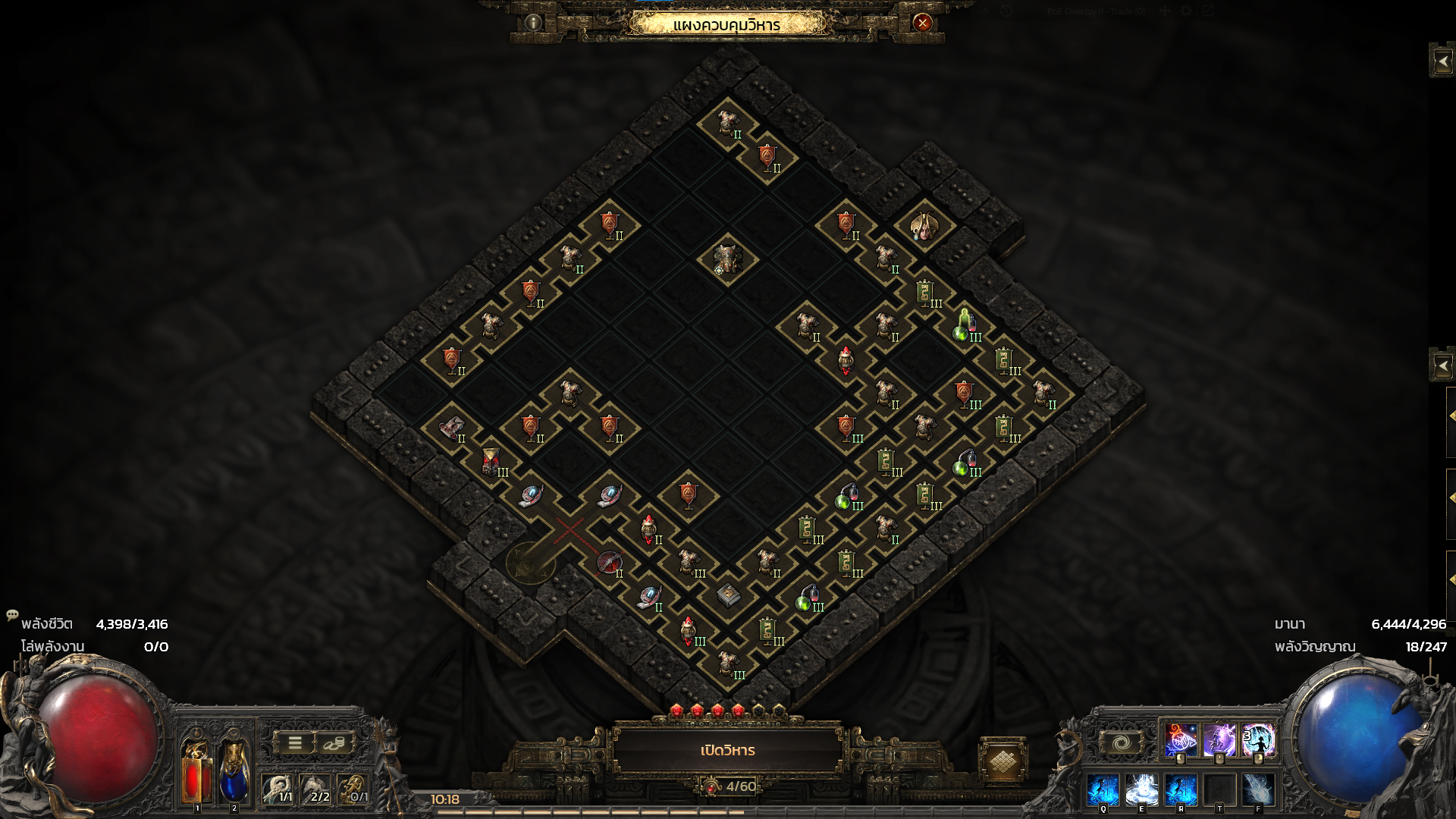This screenshot has height=819, width=1456.
Task: Open the three-line game menu button
Action: point(295,743)
